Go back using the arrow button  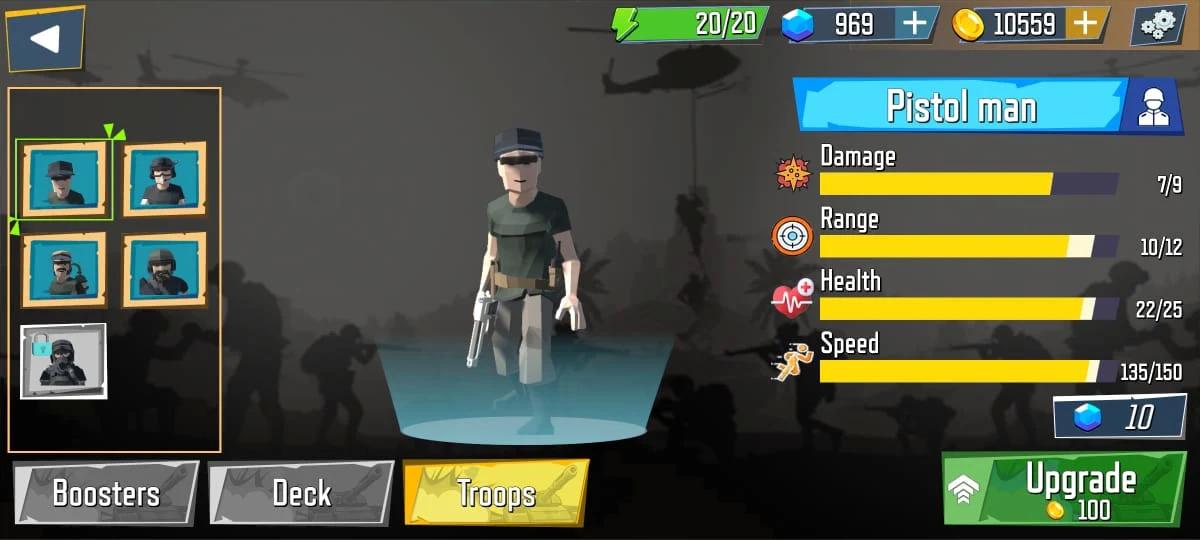[45, 39]
